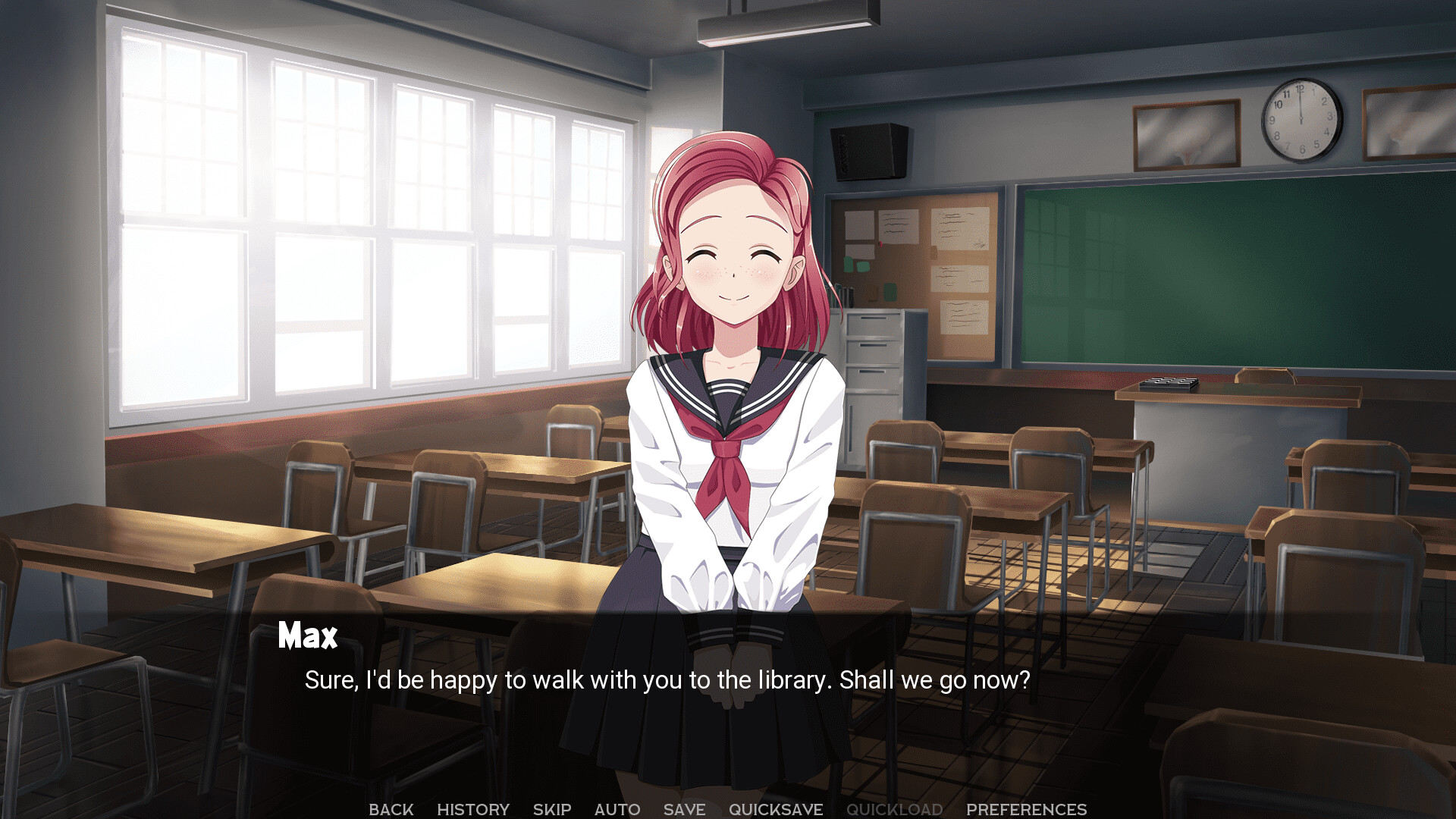Toggle SKIP mode to fast-forward dialogue
This screenshot has width=1456, height=819.
(551, 808)
